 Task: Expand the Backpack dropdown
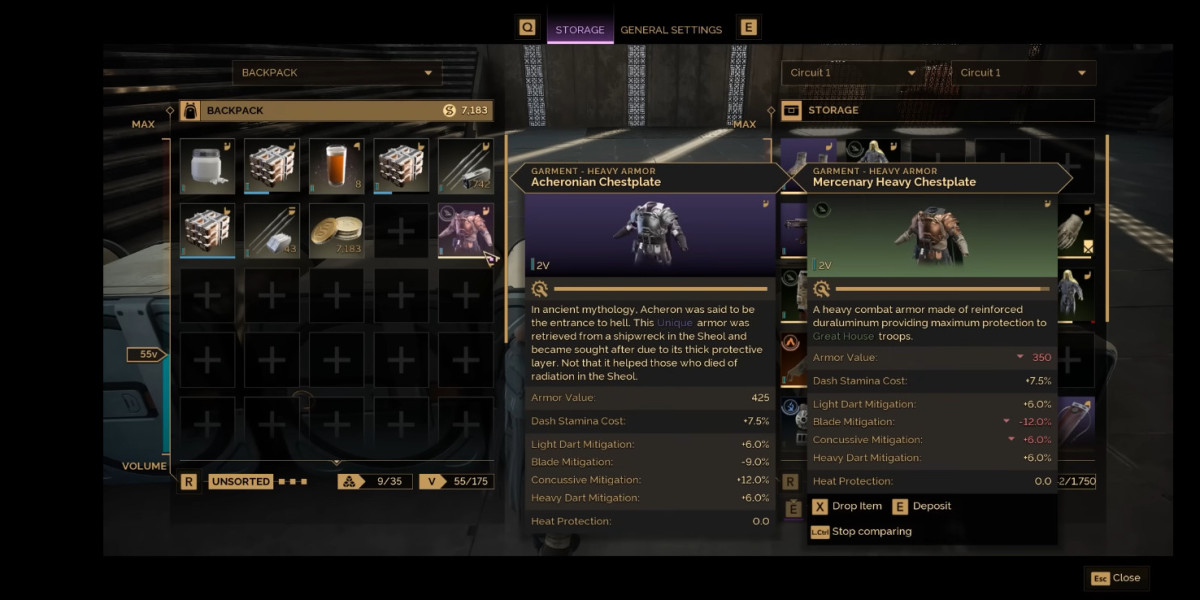coord(337,73)
